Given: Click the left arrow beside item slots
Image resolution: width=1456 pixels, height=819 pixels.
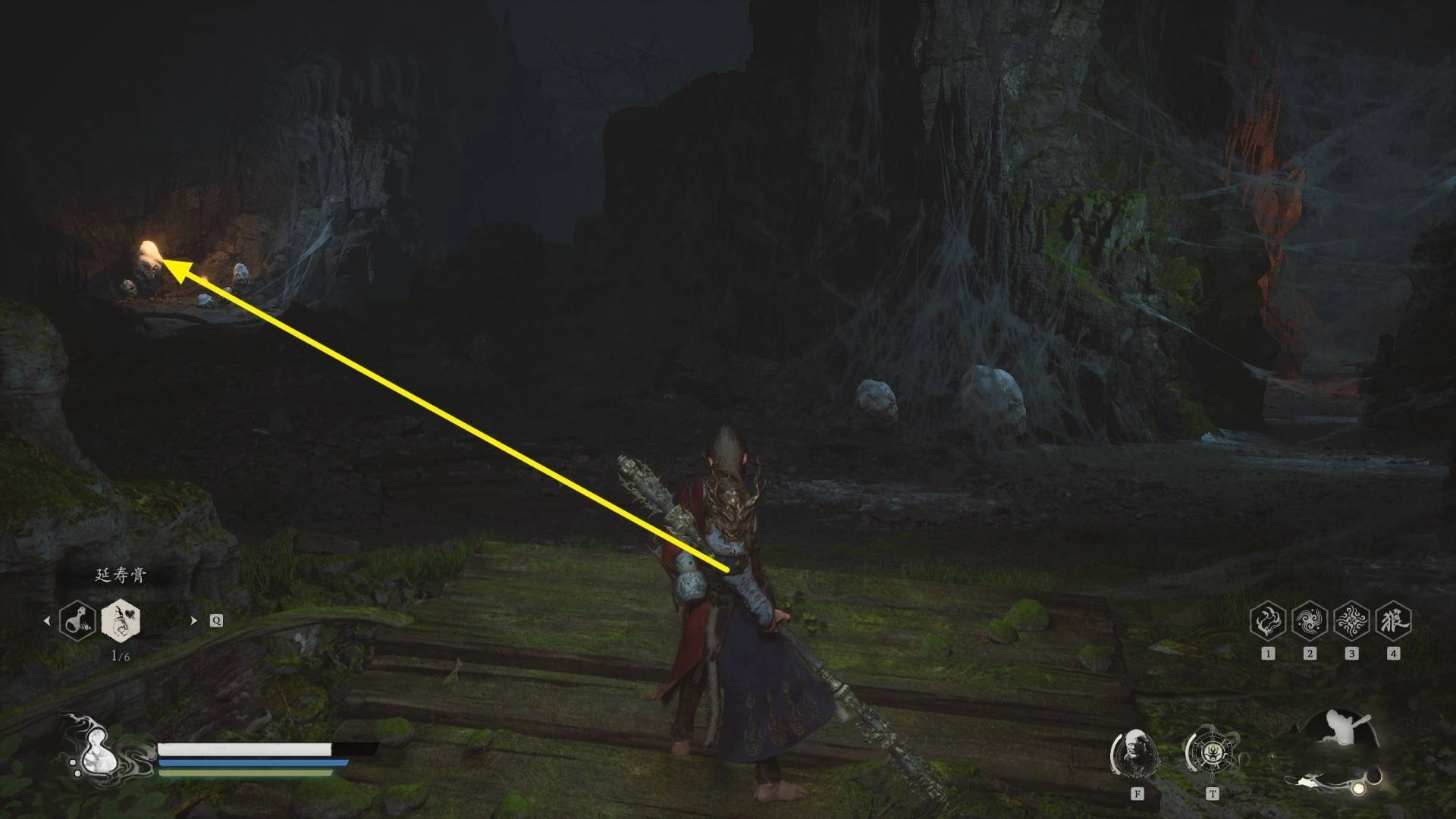Looking at the screenshot, I should coord(47,620).
